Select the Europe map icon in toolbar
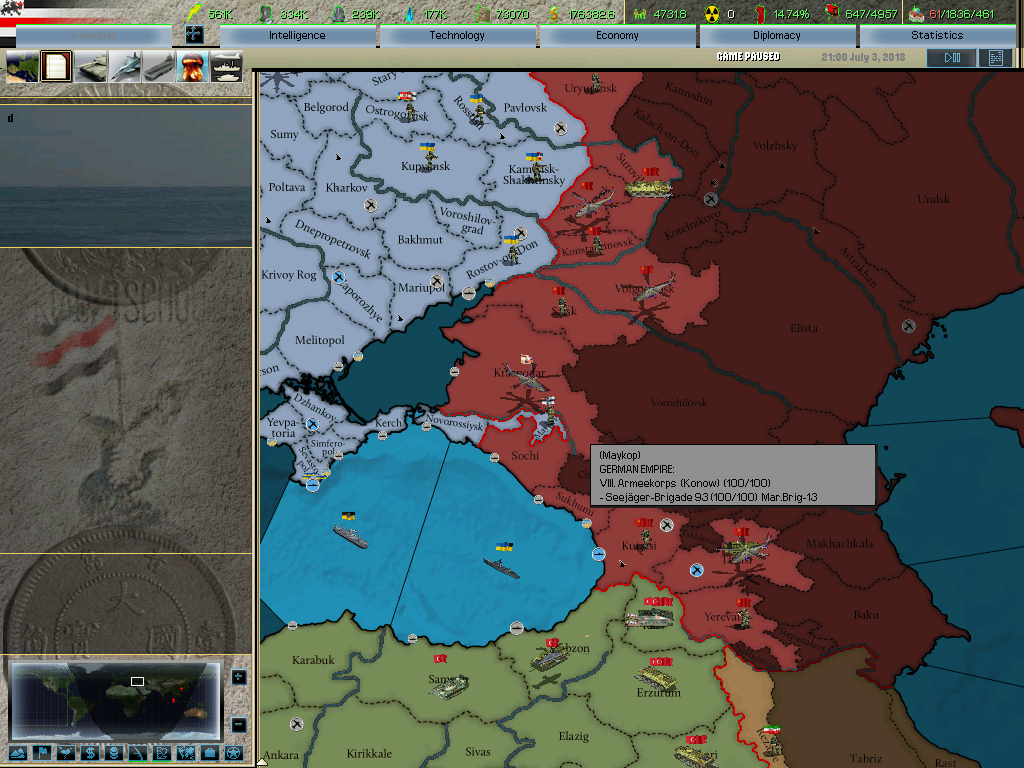This screenshot has height=768, width=1024. coord(22,67)
